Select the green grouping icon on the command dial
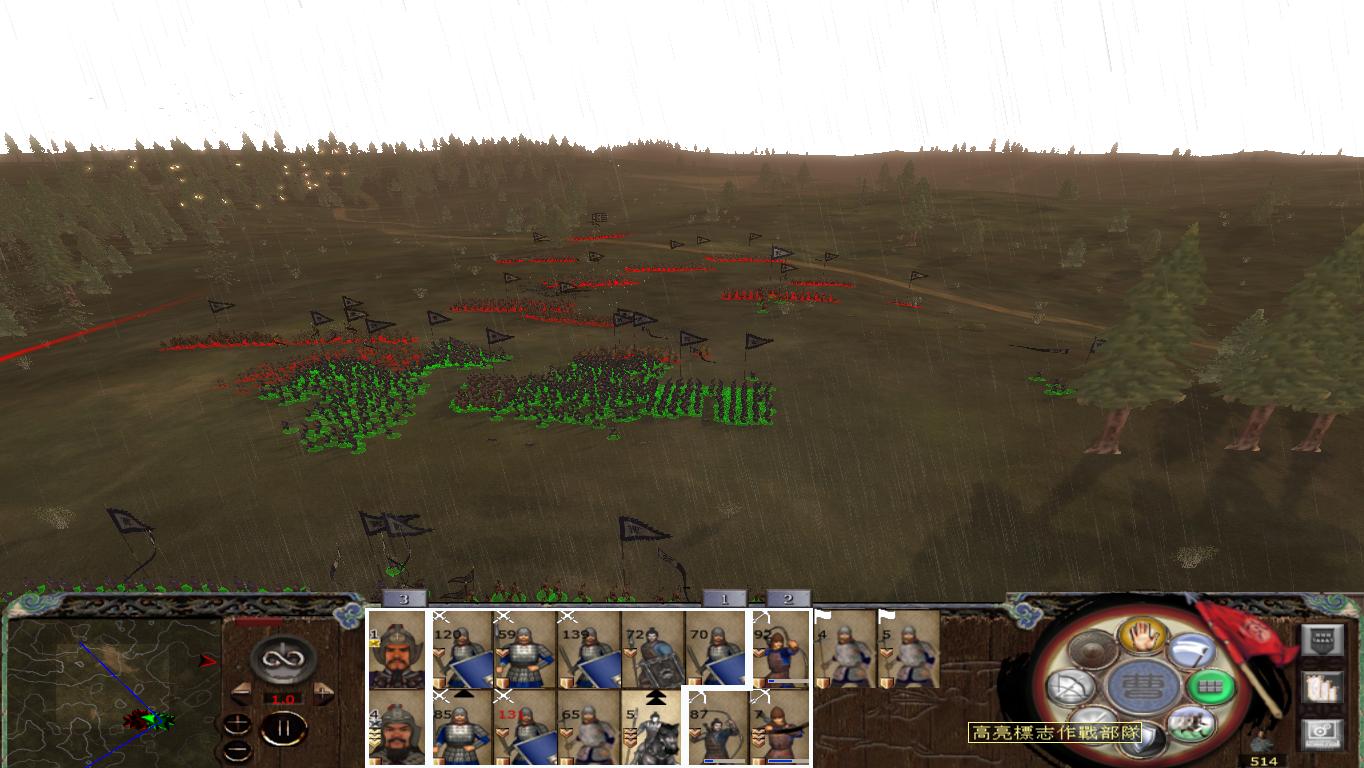The height and width of the screenshot is (768, 1364). coord(1212,686)
